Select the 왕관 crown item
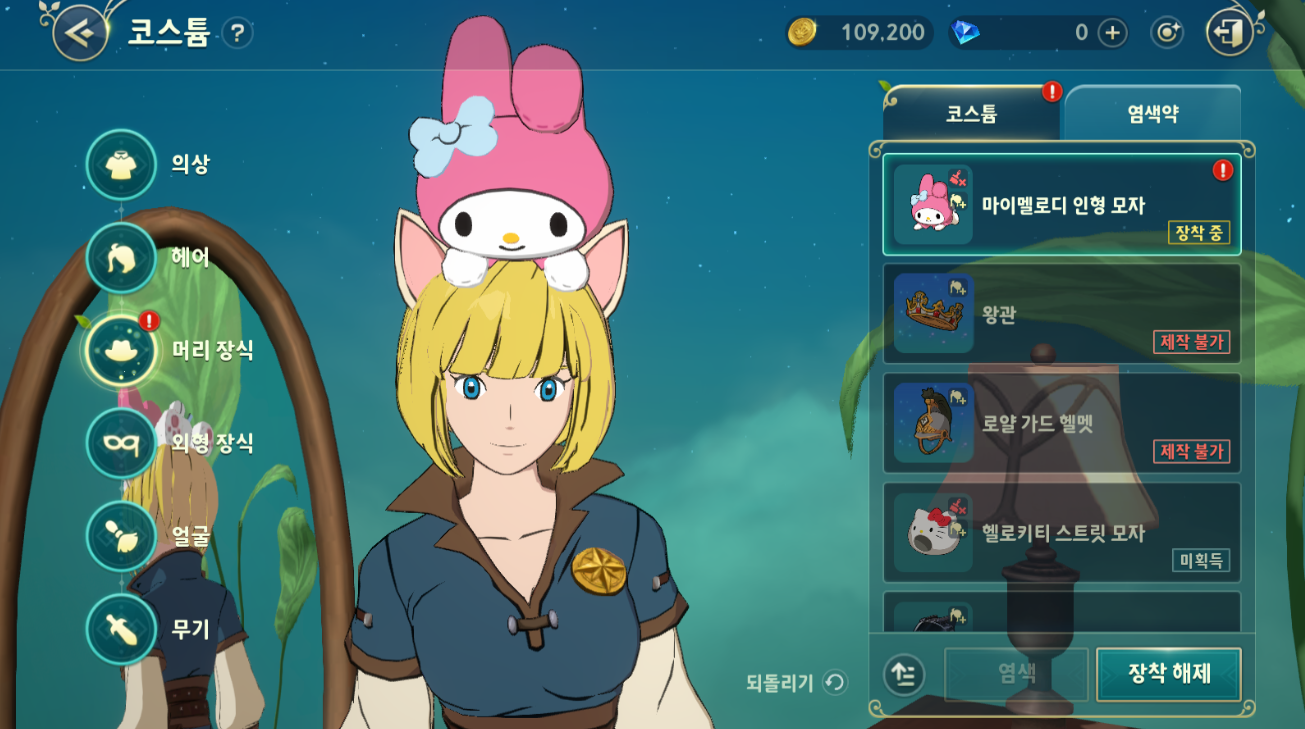This screenshot has height=729, width=1305. point(1061,314)
